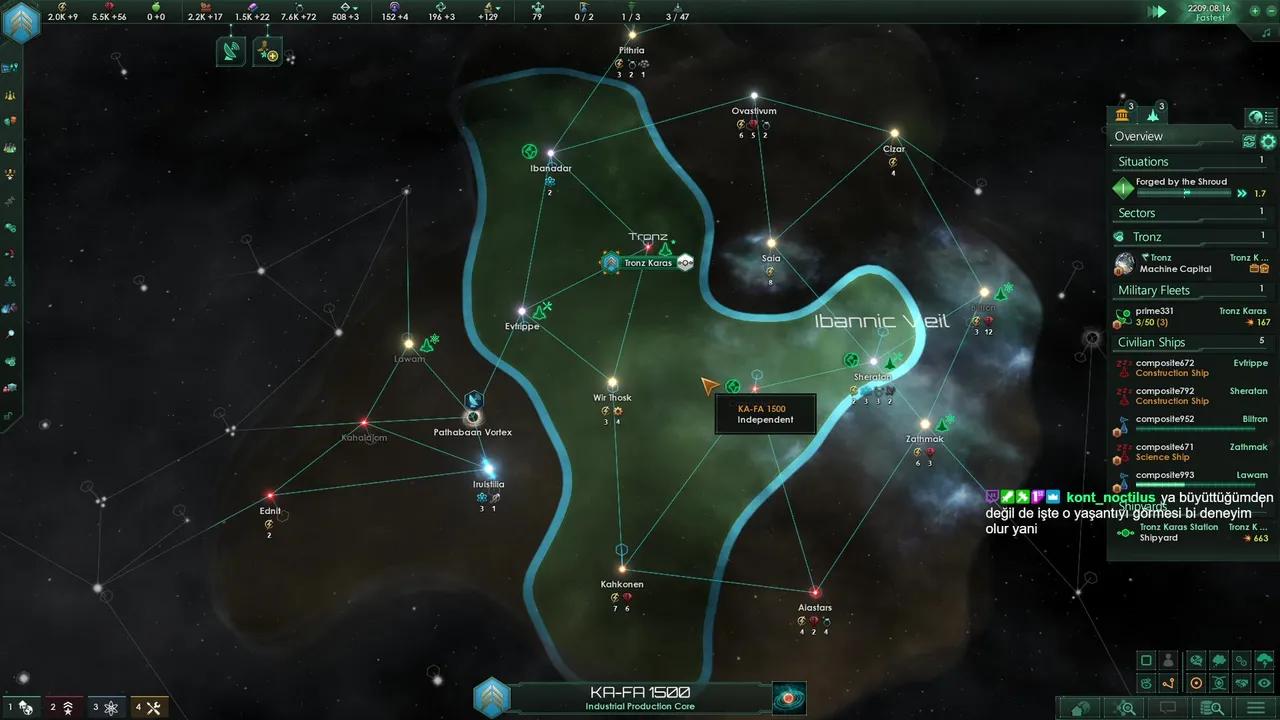Screen dimensions: 1280x720
Task: Open the empire emblem in the top-left corner
Action: point(21,22)
